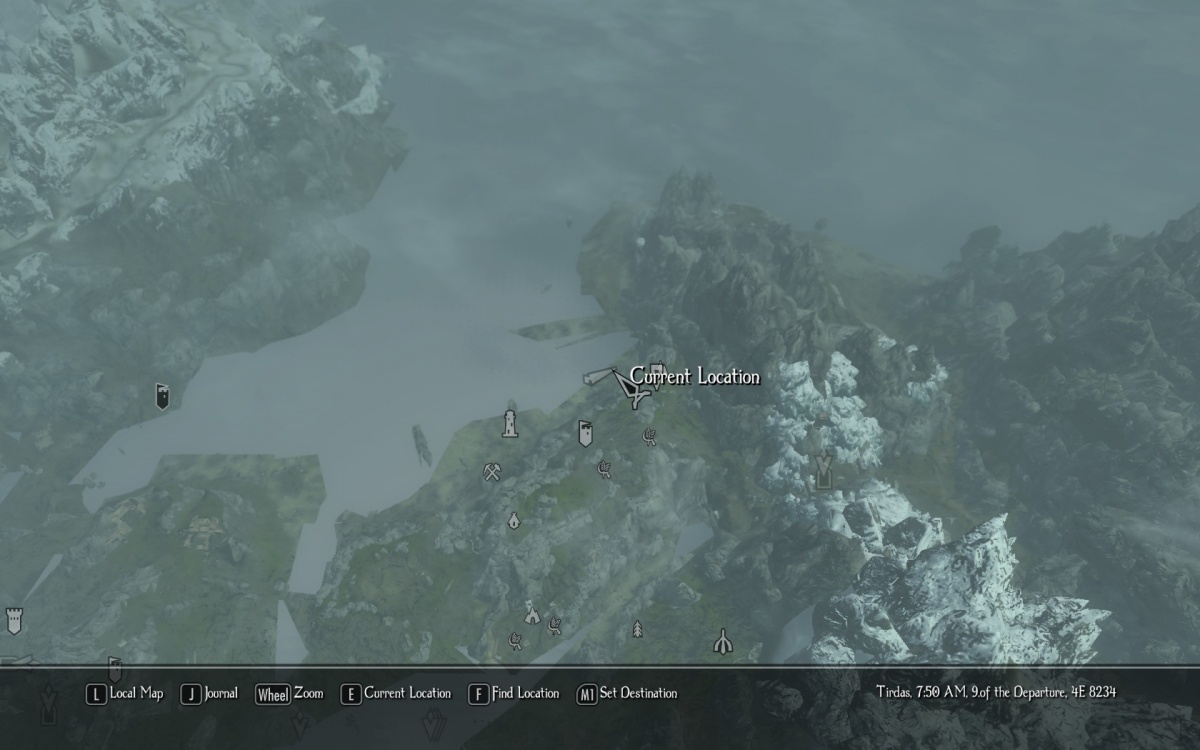
Task: Click the player arrow at Current Location
Action: (631, 388)
